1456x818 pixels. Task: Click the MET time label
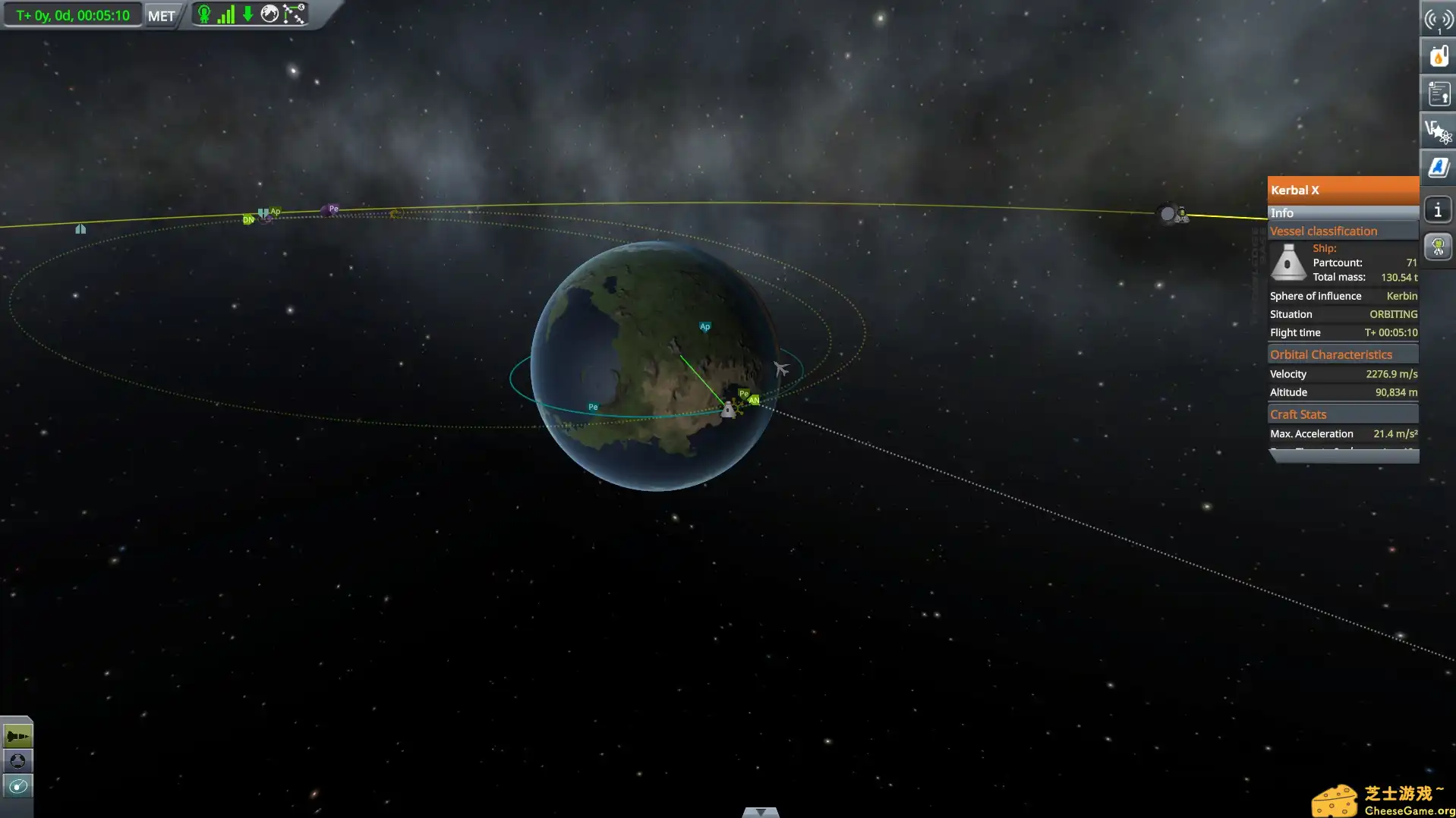[160, 14]
